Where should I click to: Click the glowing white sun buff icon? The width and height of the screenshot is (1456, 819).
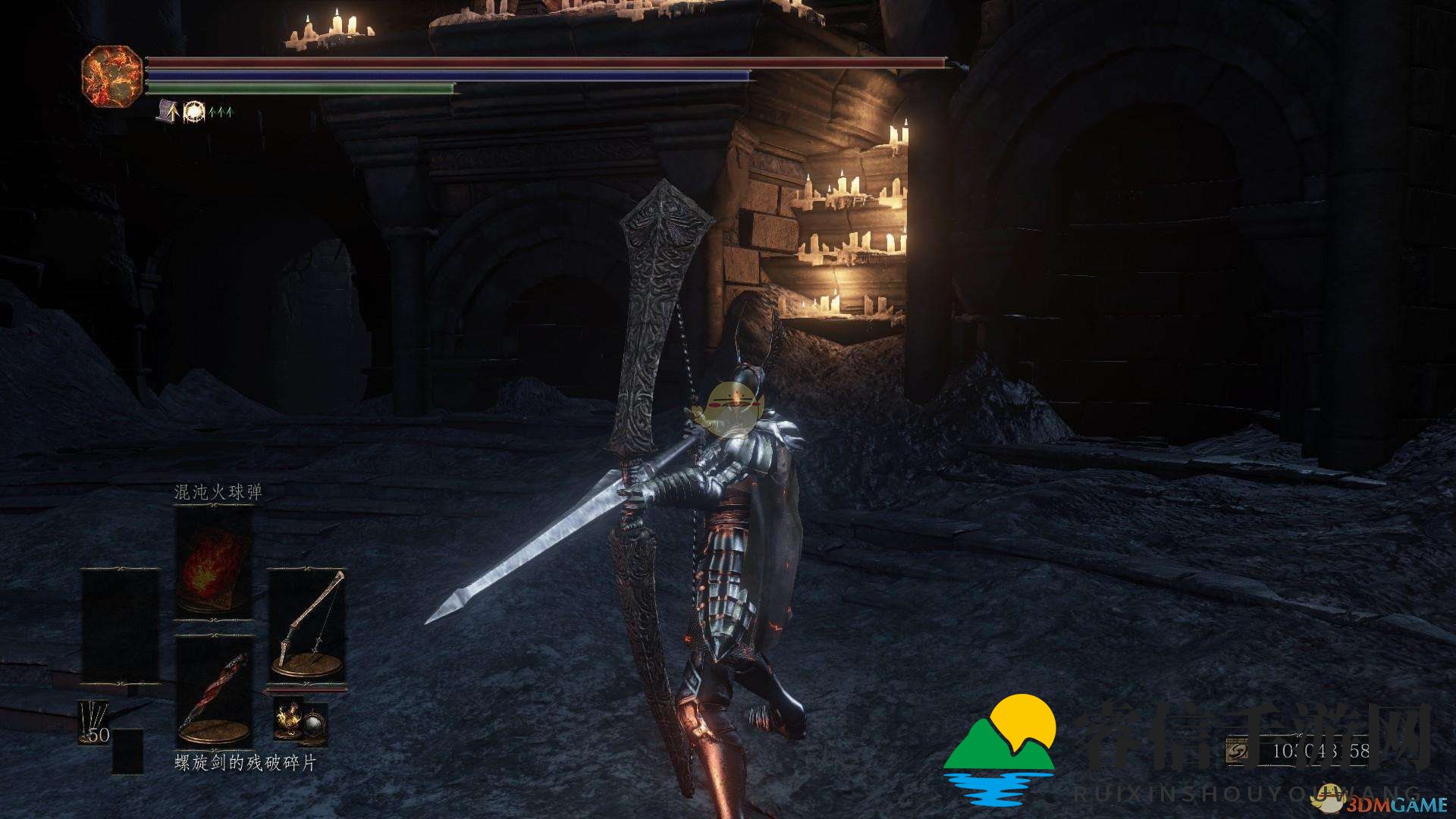tap(195, 111)
